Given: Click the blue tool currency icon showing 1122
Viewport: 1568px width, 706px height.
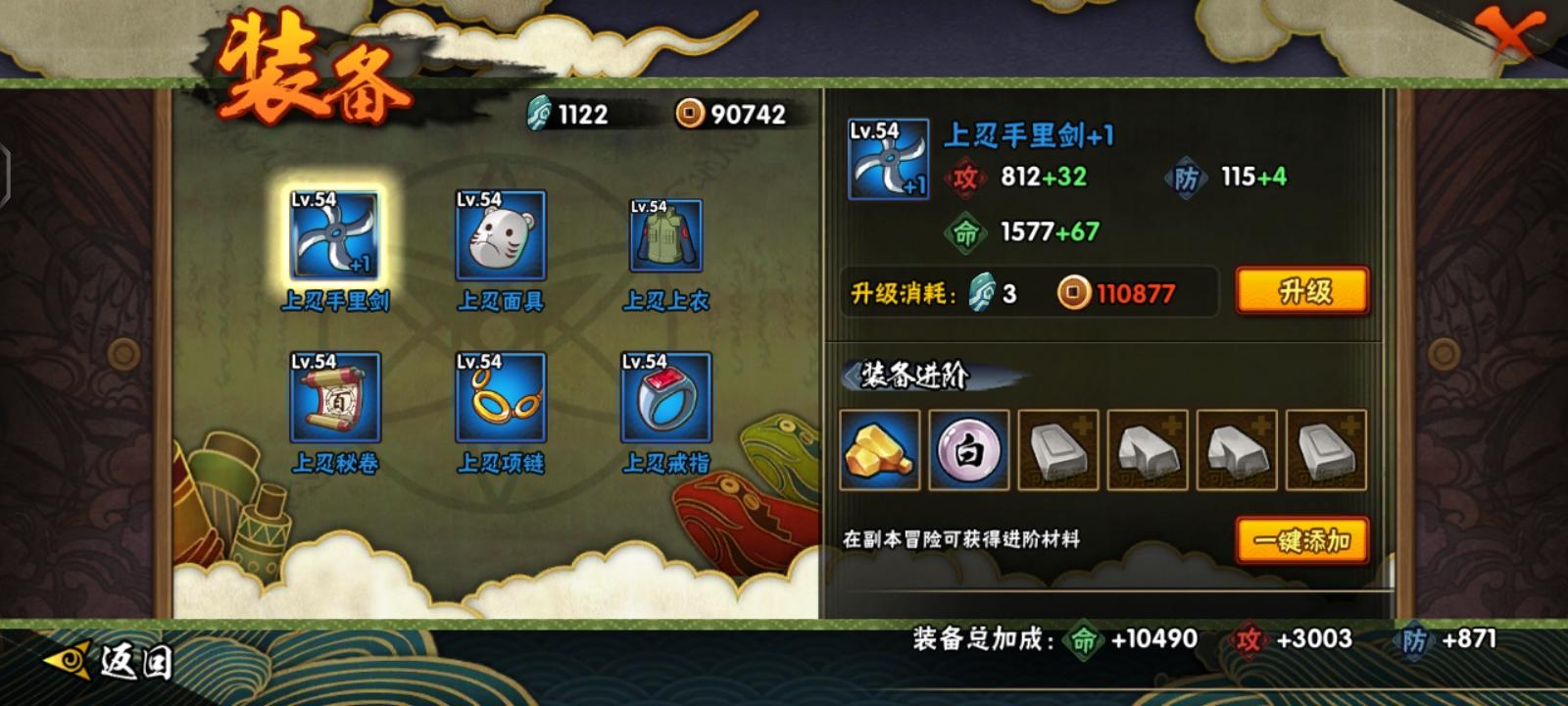Looking at the screenshot, I should 537,114.
